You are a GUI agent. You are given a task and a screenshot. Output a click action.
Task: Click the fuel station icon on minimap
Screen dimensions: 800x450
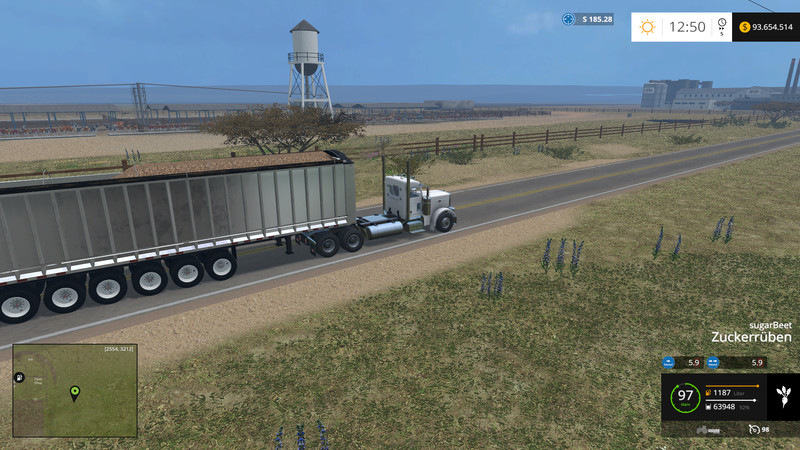(x=20, y=377)
